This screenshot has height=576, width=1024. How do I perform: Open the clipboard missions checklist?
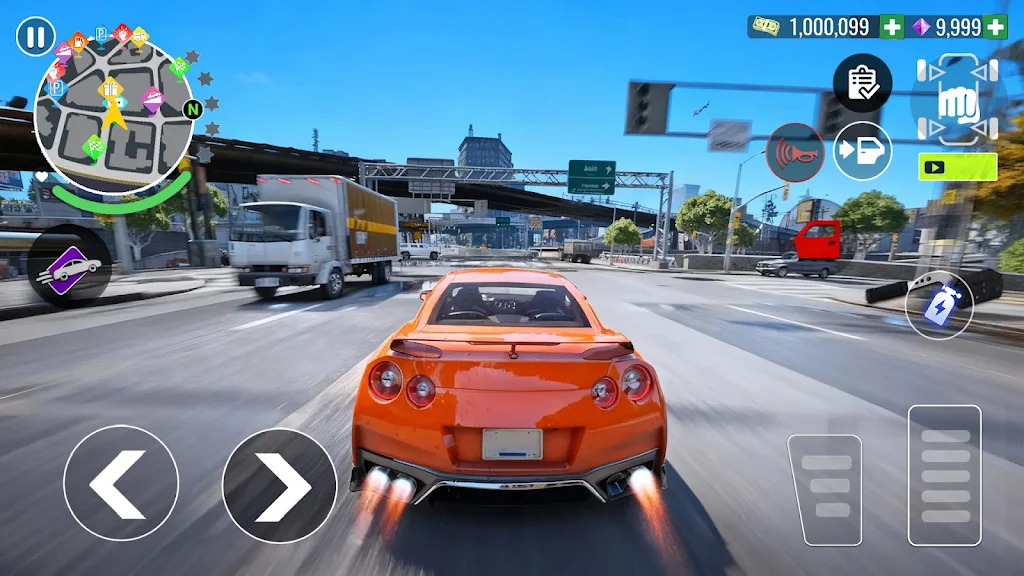(x=862, y=83)
